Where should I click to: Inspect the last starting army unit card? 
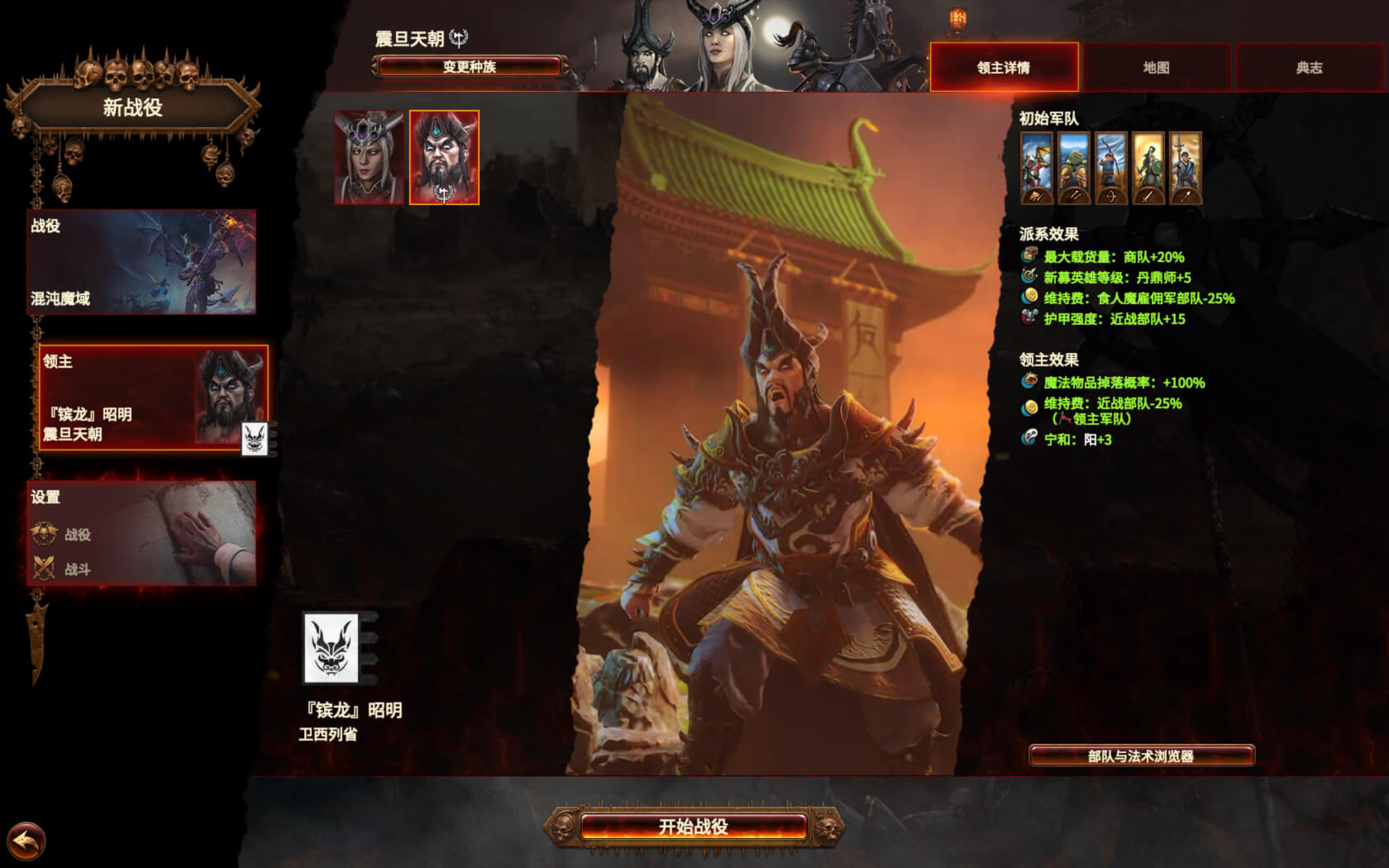coord(1185,168)
